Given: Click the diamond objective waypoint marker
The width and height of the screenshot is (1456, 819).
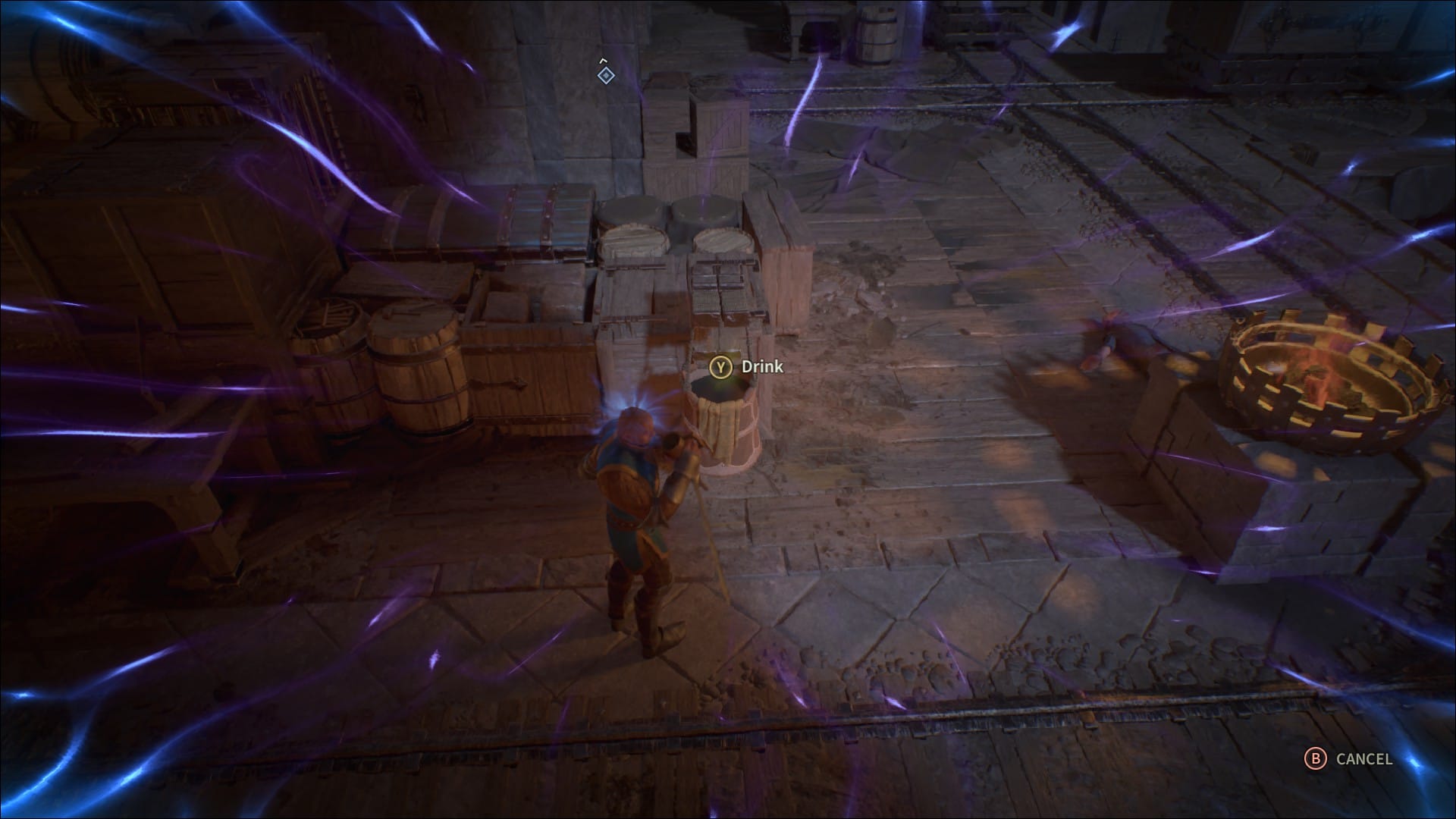Looking at the screenshot, I should point(604,74).
